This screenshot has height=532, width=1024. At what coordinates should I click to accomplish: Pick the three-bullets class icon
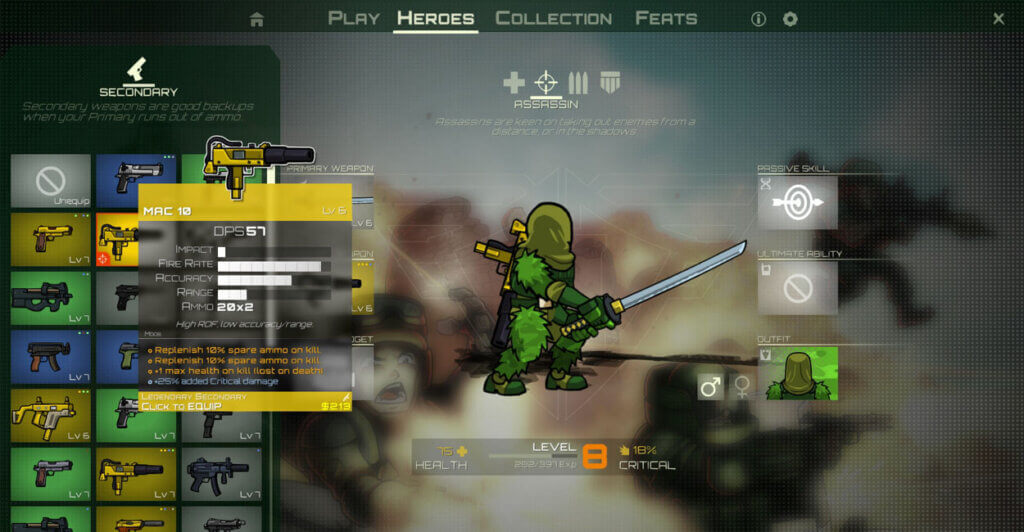pos(578,82)
